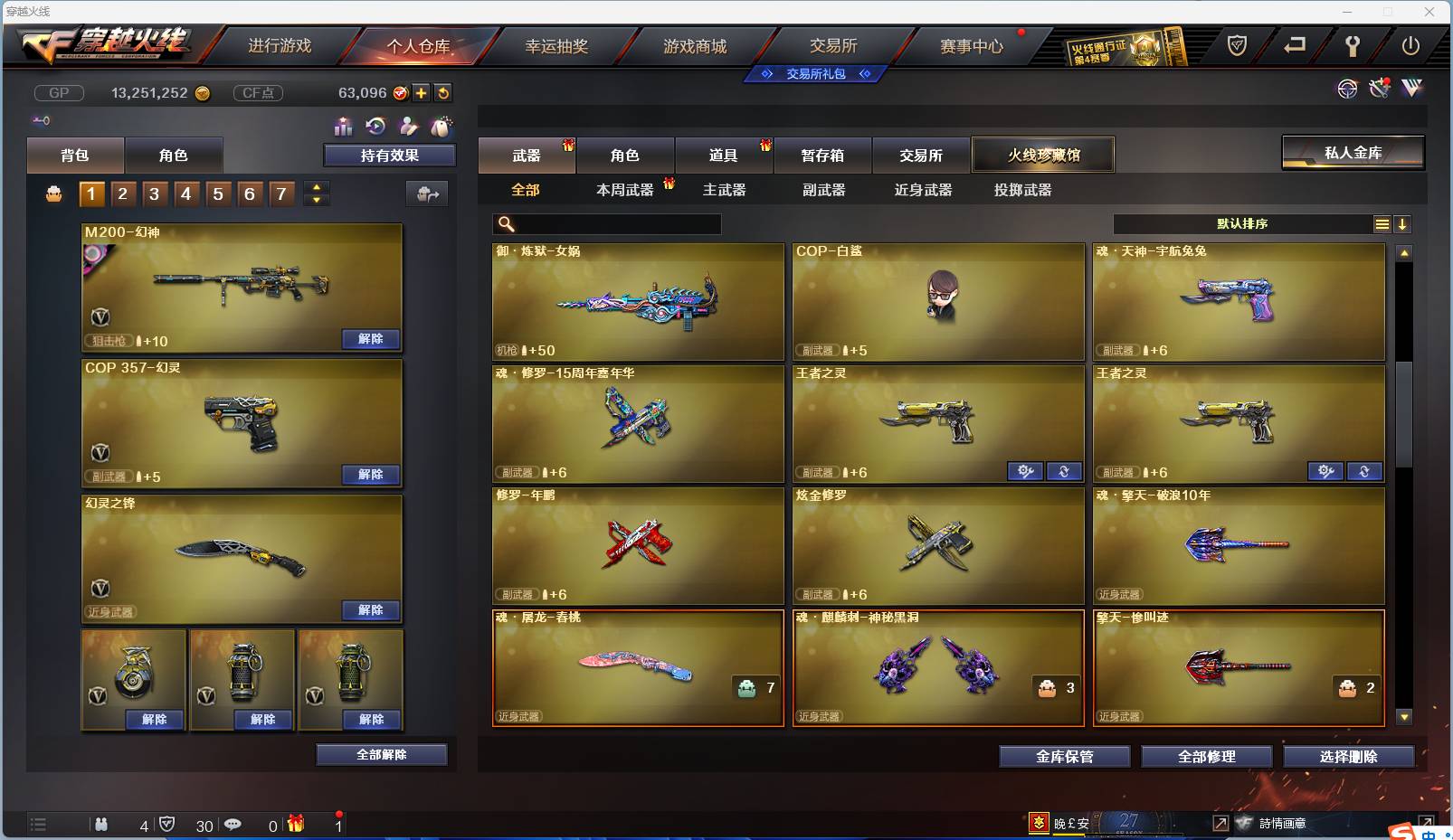This screenshot has height=840, width=1453.
Task: Toggle the V mark on 幻灵之锋
Action: [100, 590]
